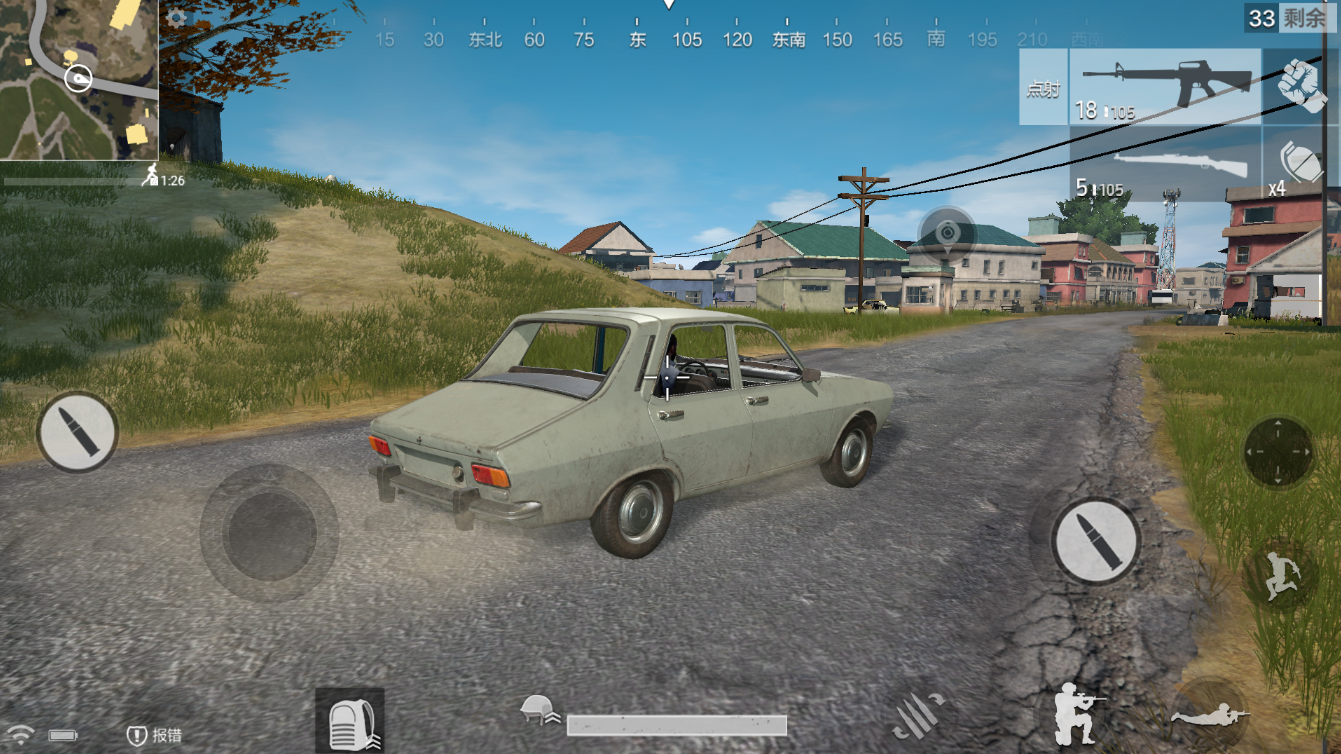Activate the aim scope crosshair button

1278,452
